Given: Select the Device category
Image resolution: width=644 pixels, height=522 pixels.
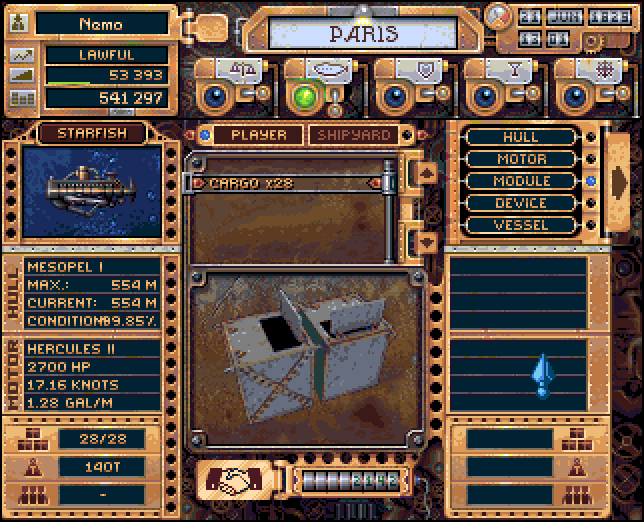Looking at the screenshot, I should [521, 203].
